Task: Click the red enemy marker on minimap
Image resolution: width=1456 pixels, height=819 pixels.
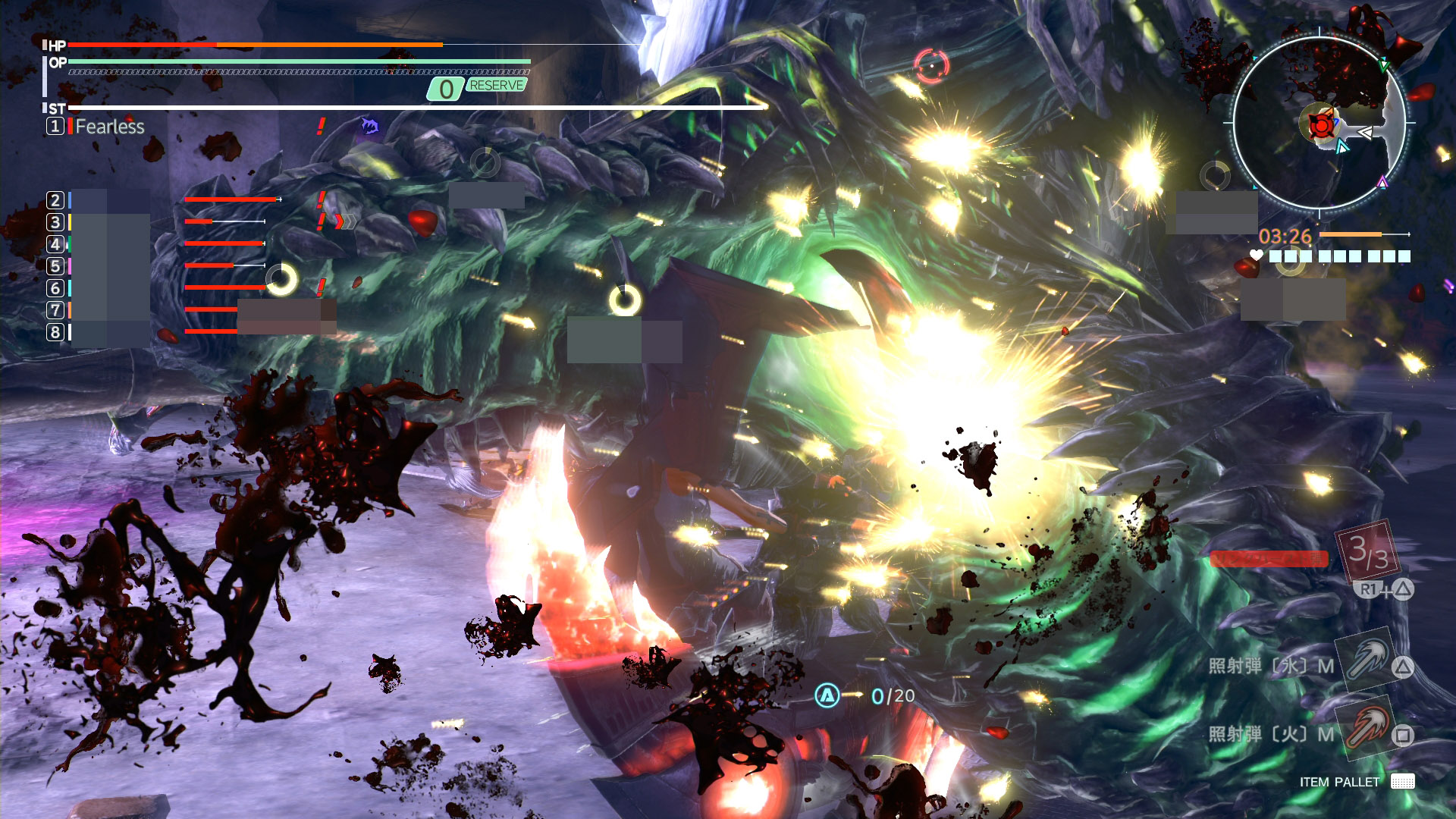Action: click(x=1320, y=125)
